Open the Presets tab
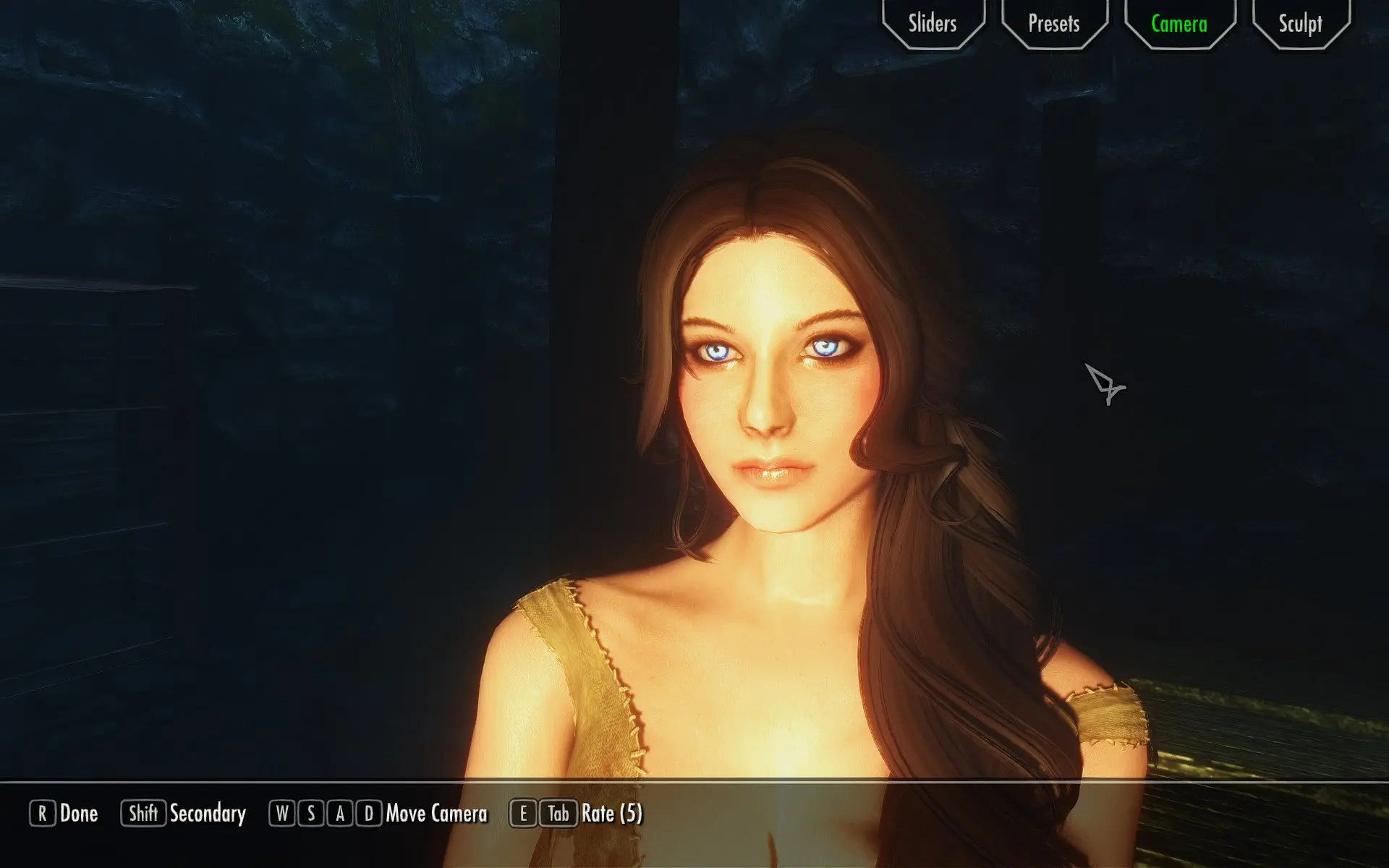The width and height of the screenshot is (1389, 868). [1053, 24]
